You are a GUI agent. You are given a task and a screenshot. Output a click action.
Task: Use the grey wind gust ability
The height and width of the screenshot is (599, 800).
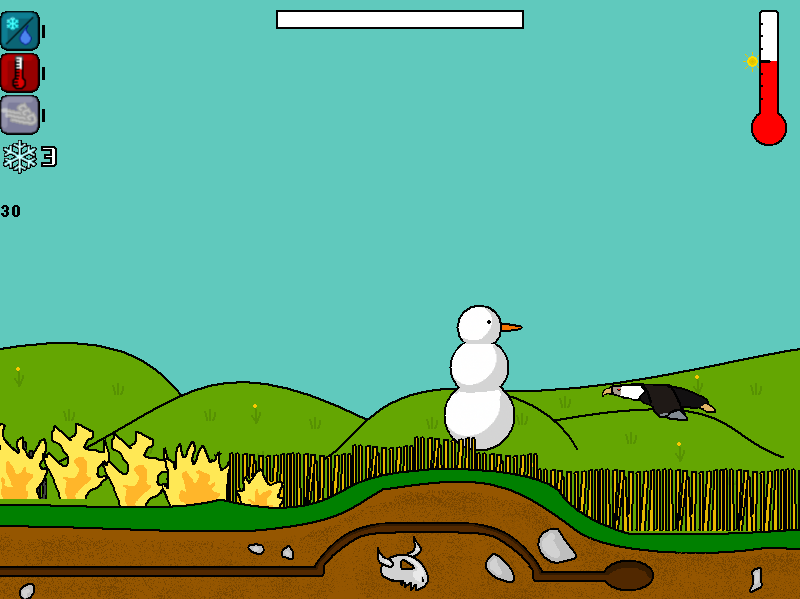tap(20, 115)
